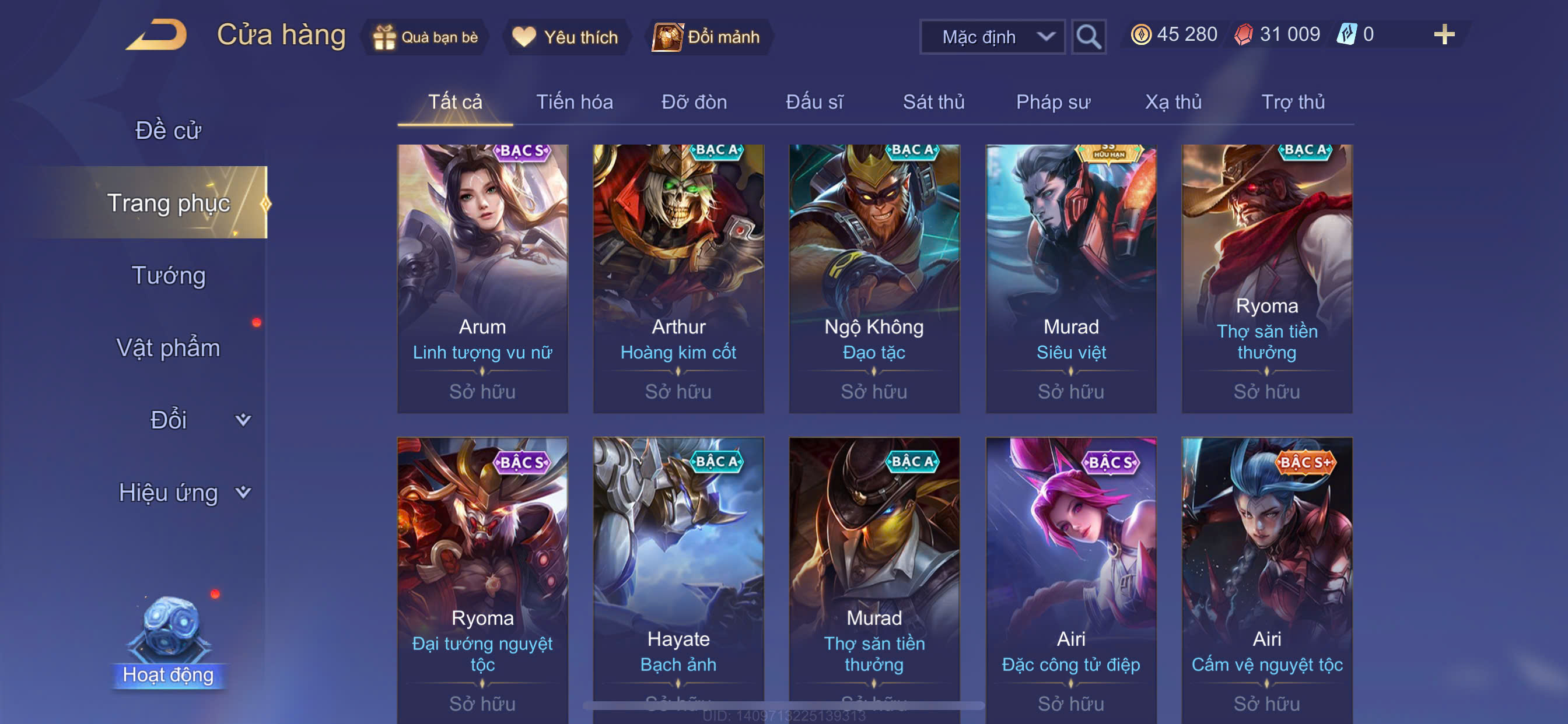1568x724 pixels.
Task: Open the Đề cử shop section
Action: (x=168, y=130)
